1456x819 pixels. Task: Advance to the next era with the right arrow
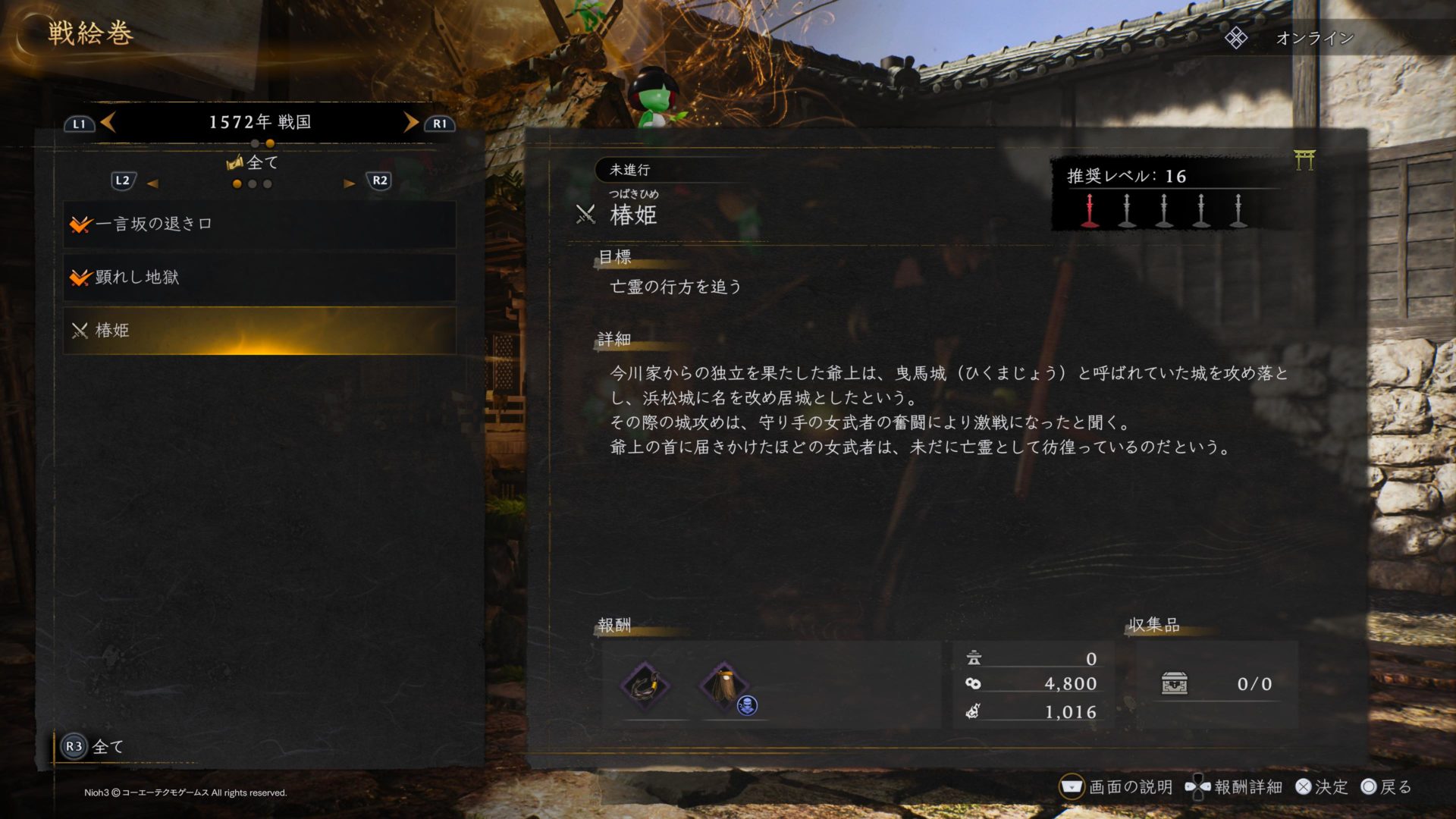411,122
